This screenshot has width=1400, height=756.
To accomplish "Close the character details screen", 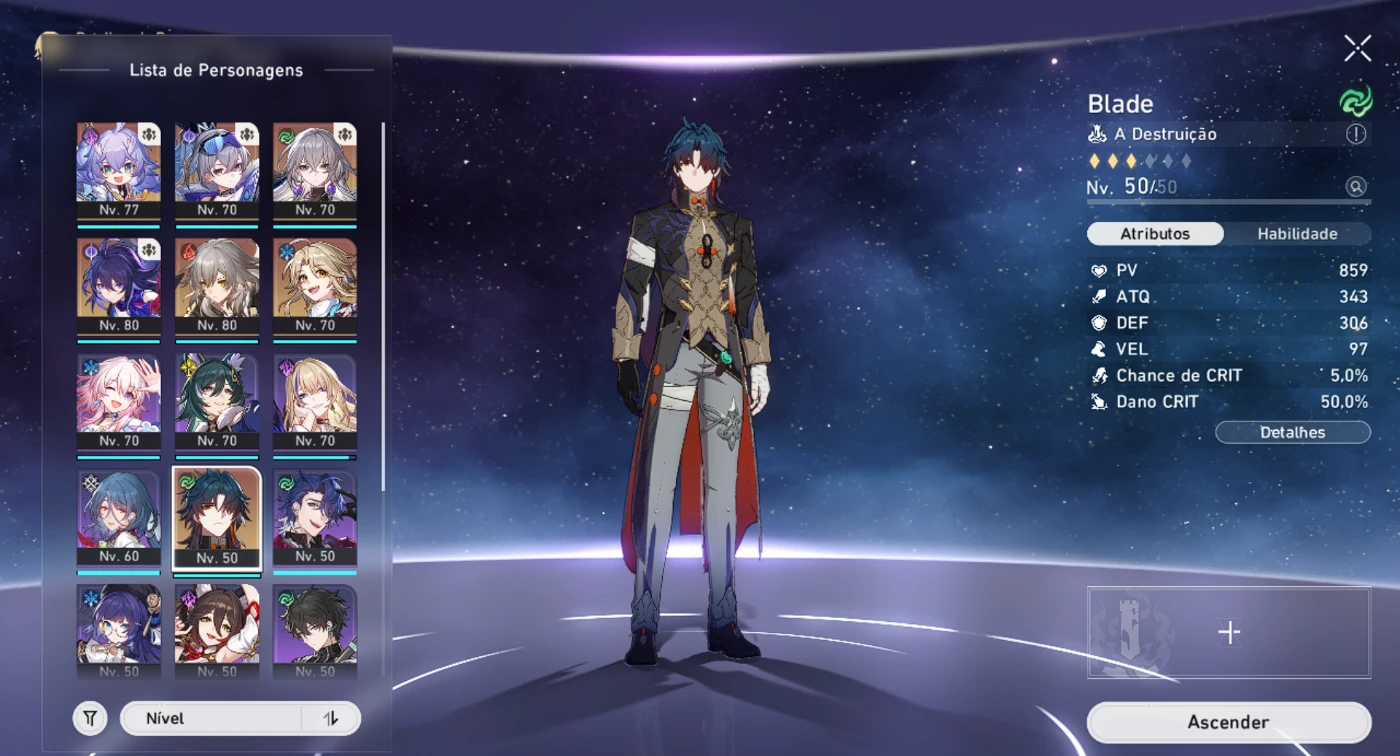I will tap(1357, 48).
